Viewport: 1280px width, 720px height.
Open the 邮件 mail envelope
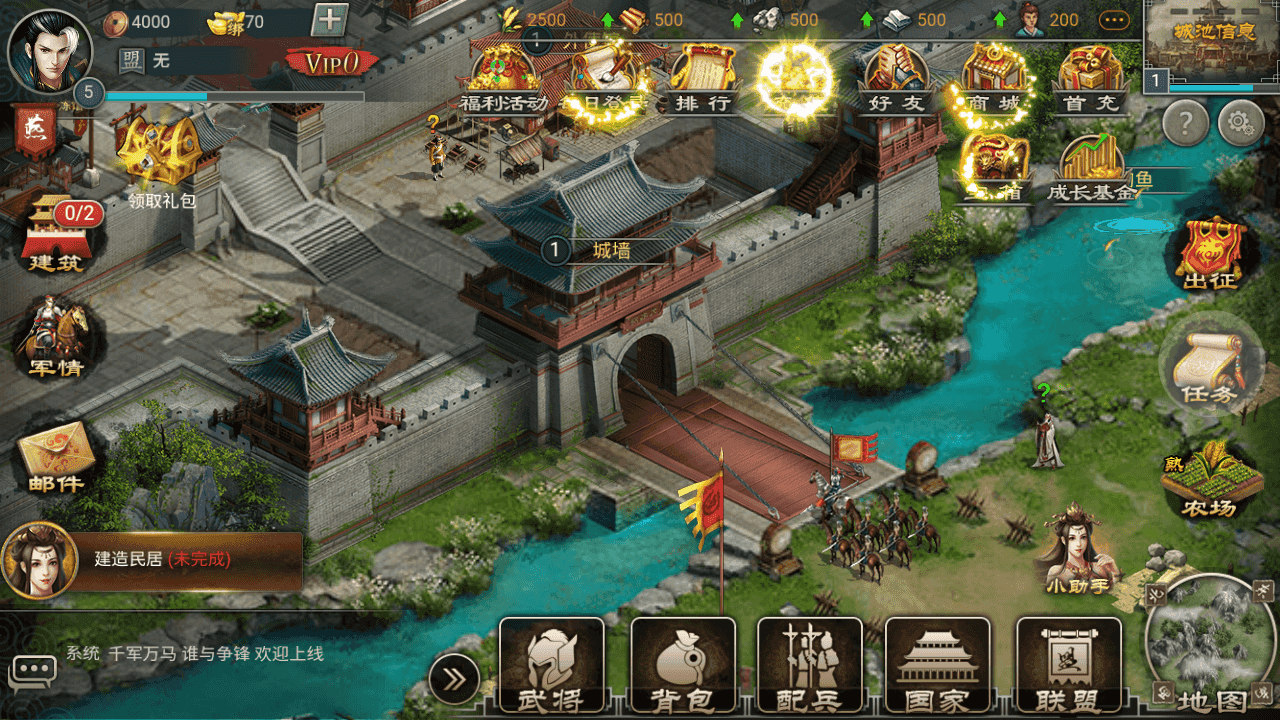[x=56, y=460]
